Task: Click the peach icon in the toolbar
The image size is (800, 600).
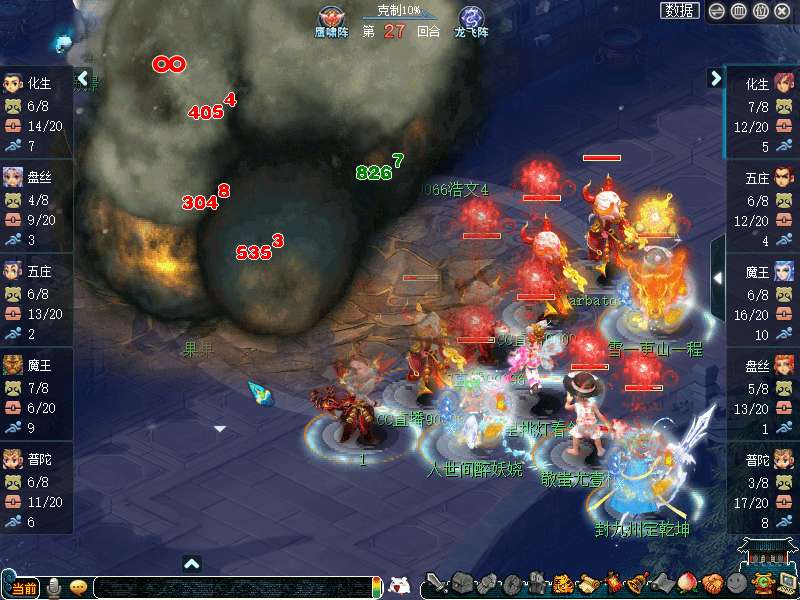Action: (687, 584)
